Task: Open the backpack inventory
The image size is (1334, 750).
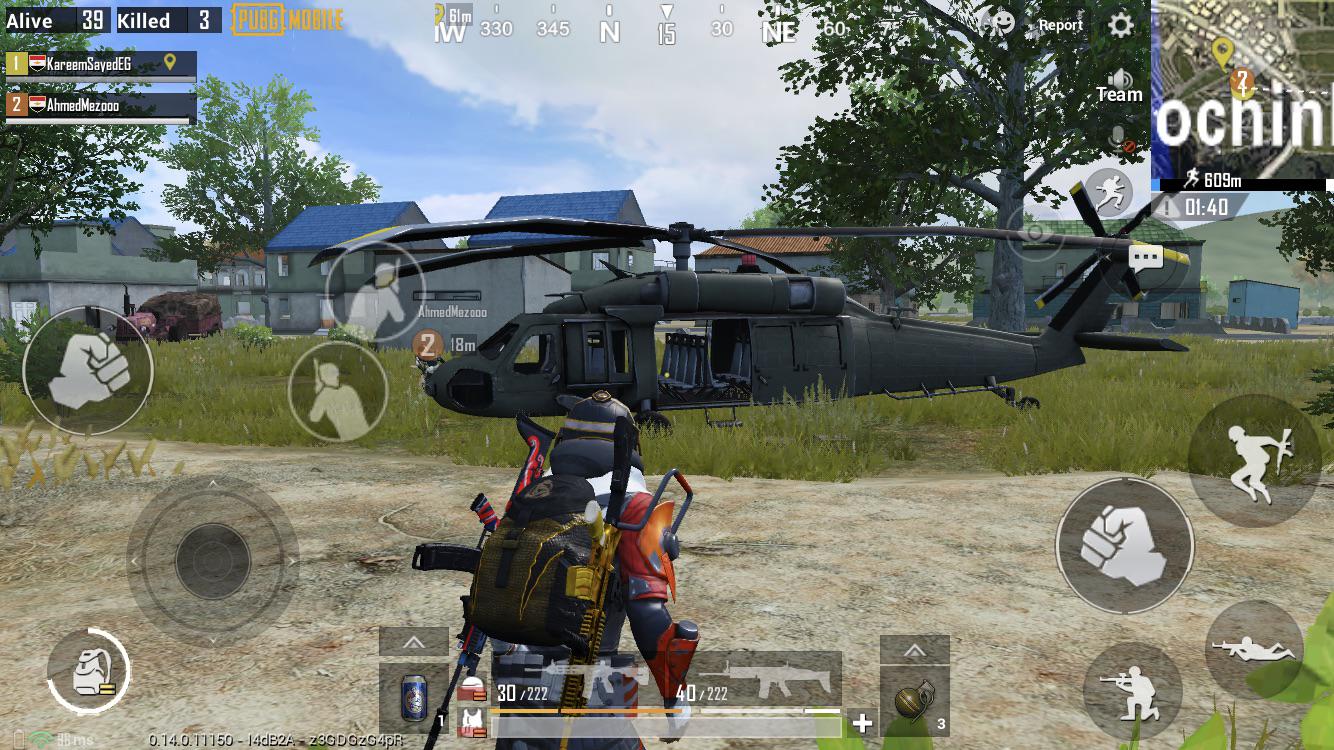Action: pyautogui.click(x=88, y=670)
